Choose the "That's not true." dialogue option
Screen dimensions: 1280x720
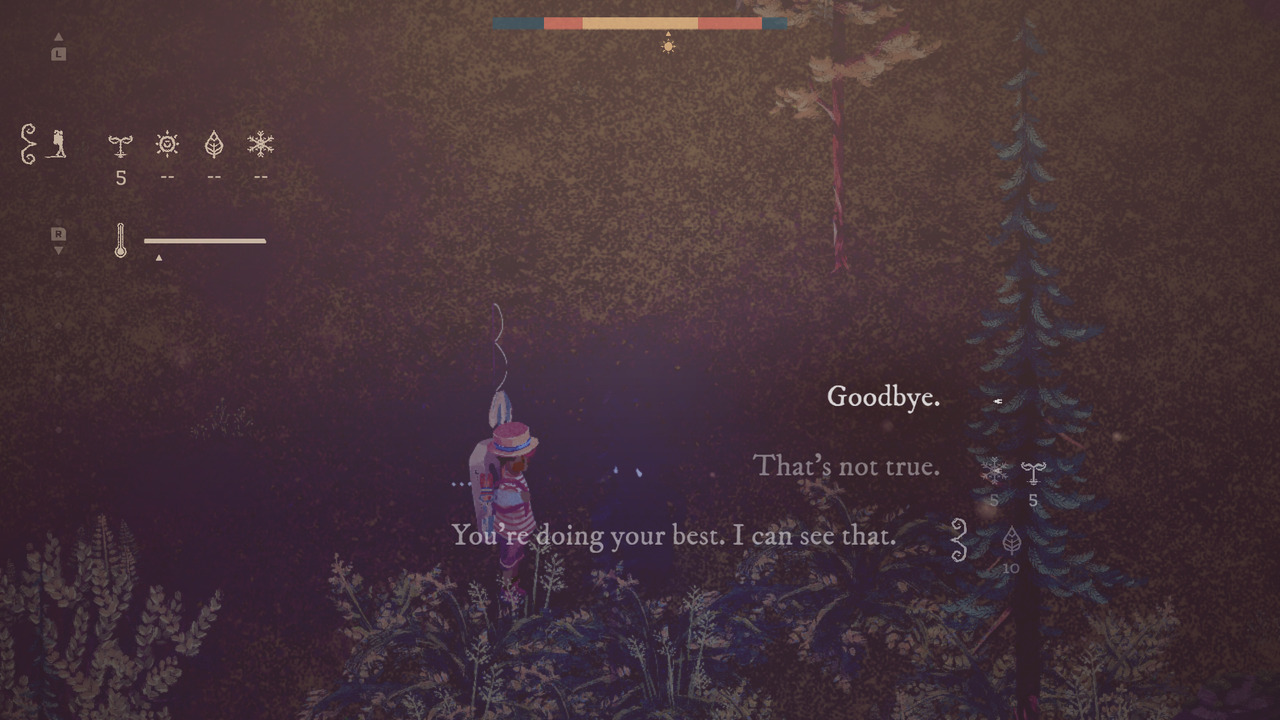[845, 466]
